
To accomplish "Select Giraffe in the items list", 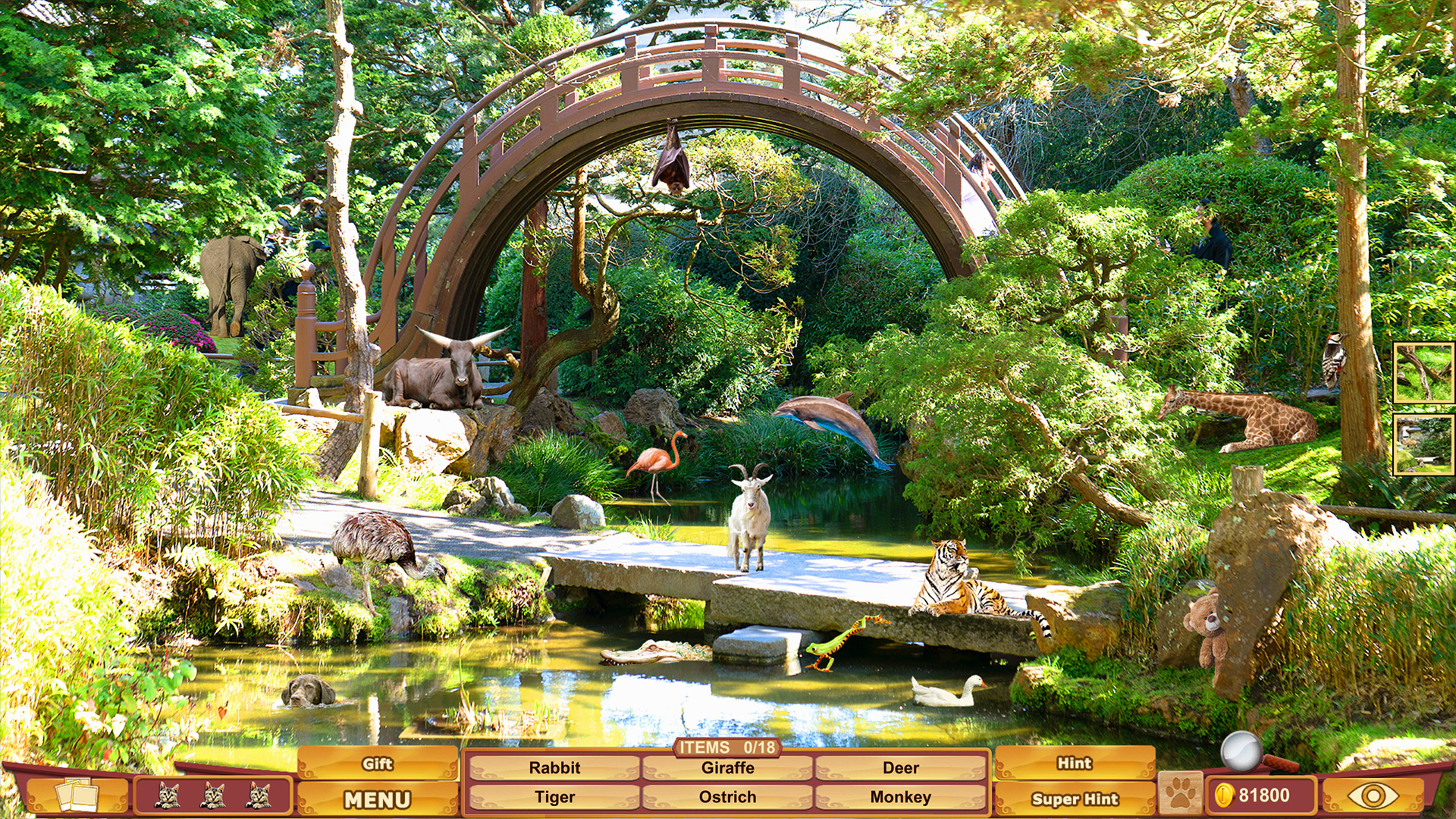I will coord(727,767).
